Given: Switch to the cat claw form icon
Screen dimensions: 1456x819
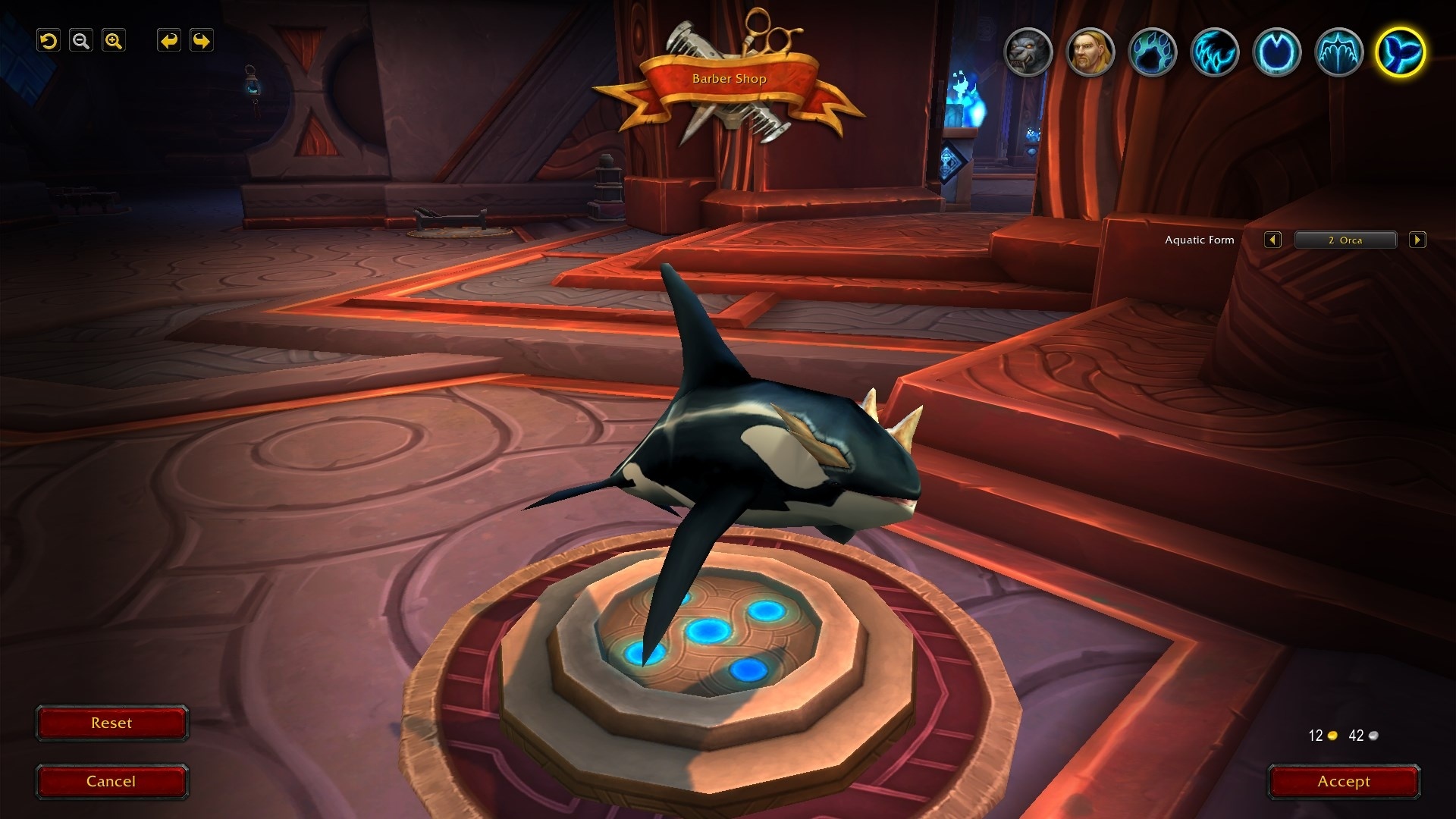Looking at the screenshot, I should click(1214, 52).
